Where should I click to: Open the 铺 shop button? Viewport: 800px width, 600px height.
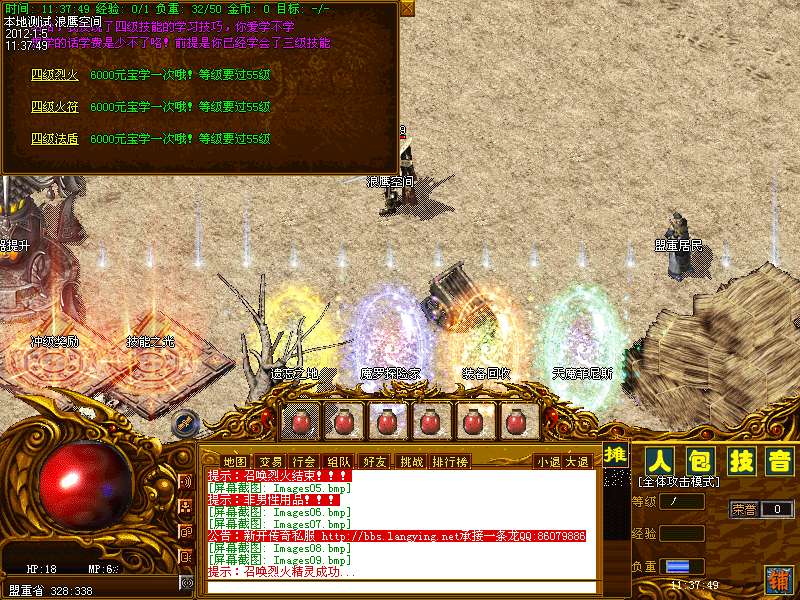tap(778, 578)
